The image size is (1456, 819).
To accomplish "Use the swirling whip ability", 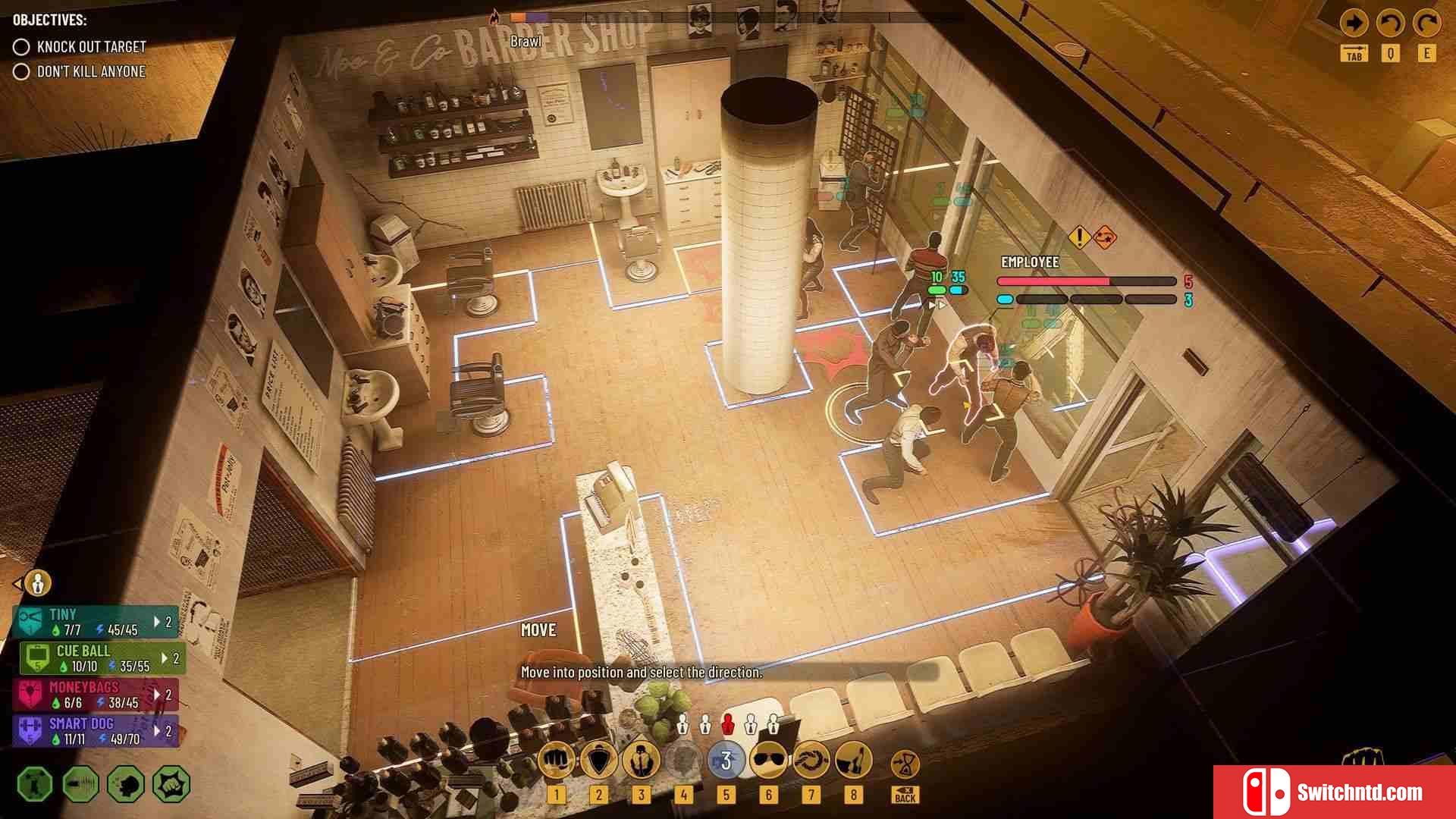I will (811, 760).
